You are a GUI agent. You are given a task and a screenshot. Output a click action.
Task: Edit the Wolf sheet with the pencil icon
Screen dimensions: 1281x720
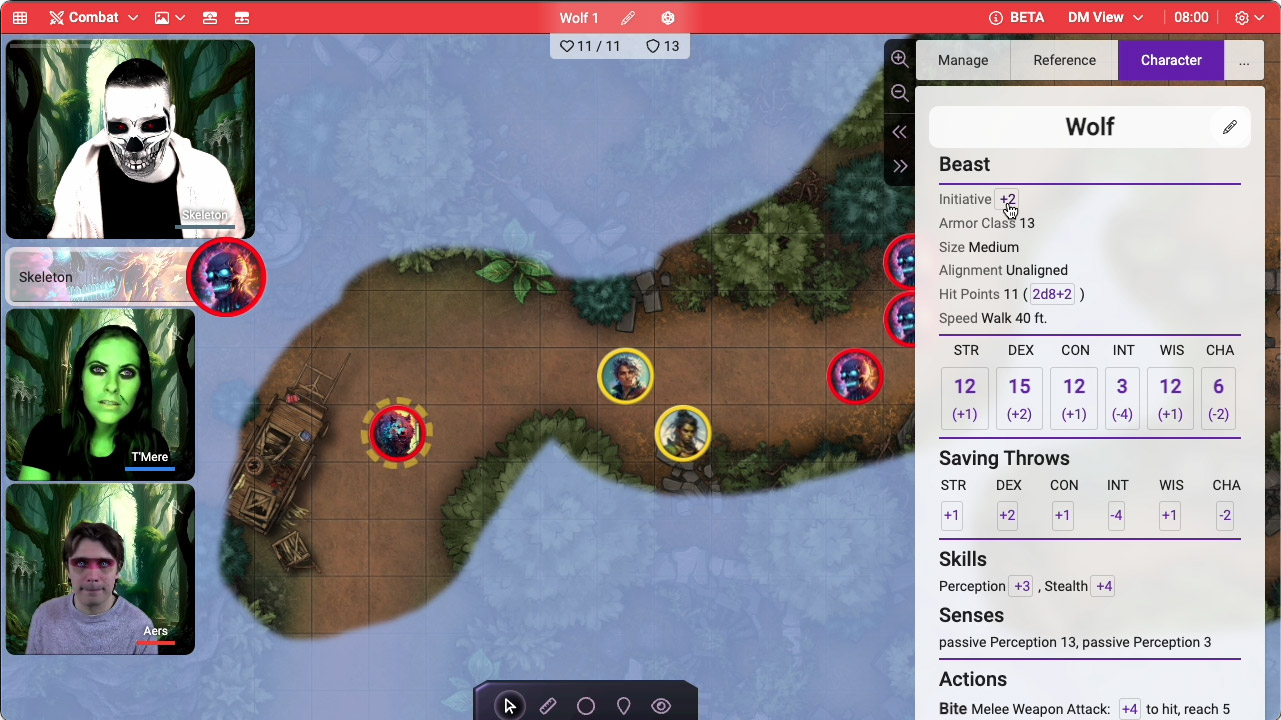[1229, 127]
